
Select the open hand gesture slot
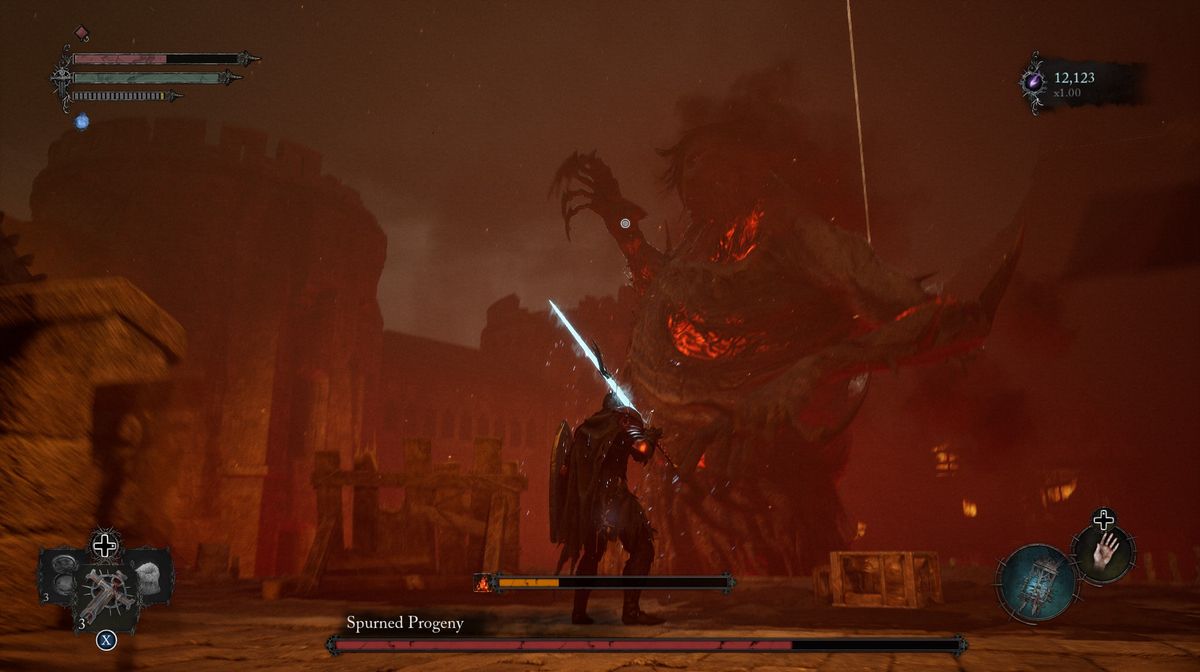coord(1104,553)
